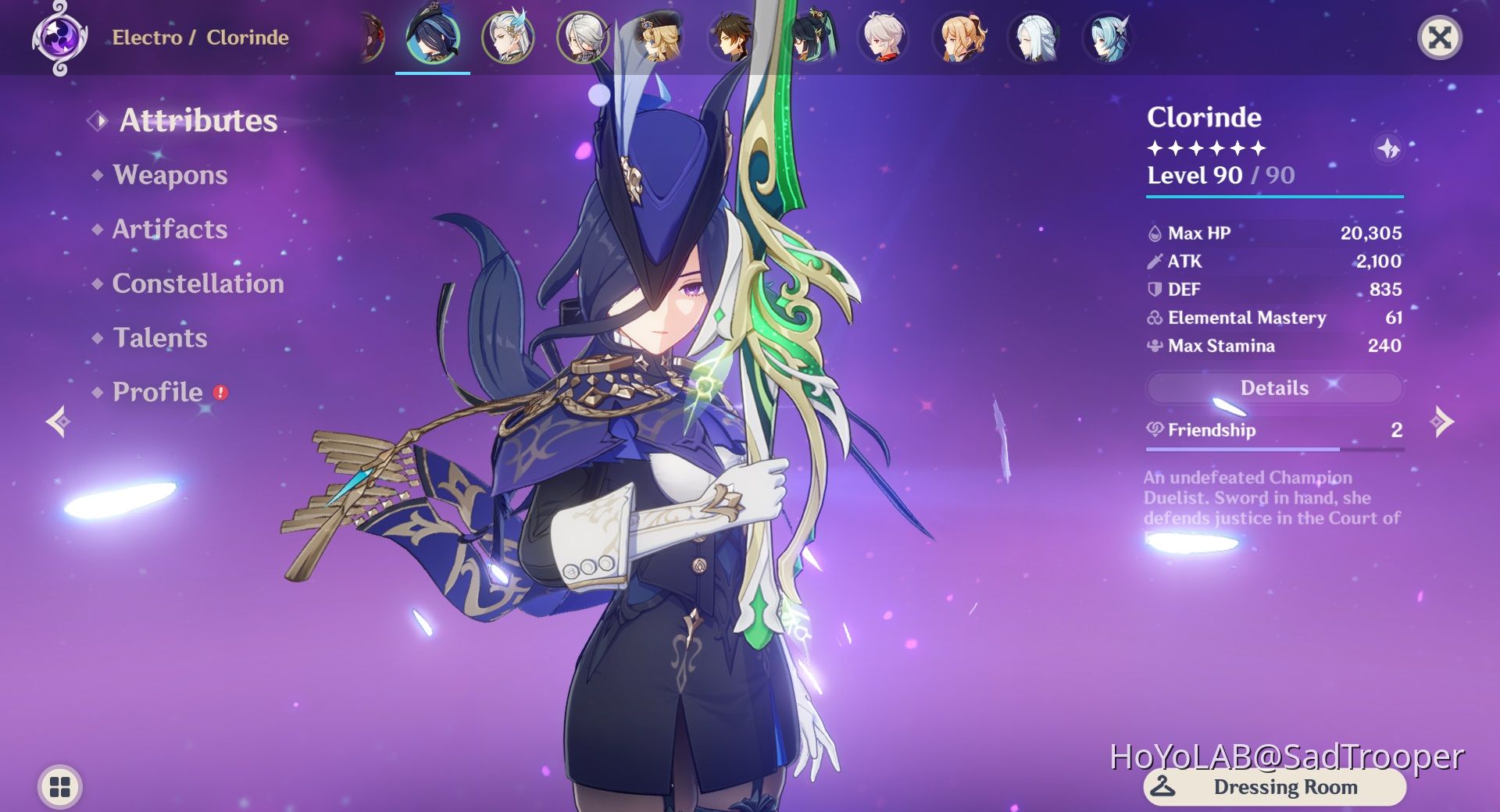This screenshot has height=812, width=1500.
Task: Enter the Dressing Room
Action: tap(1270, 787)
